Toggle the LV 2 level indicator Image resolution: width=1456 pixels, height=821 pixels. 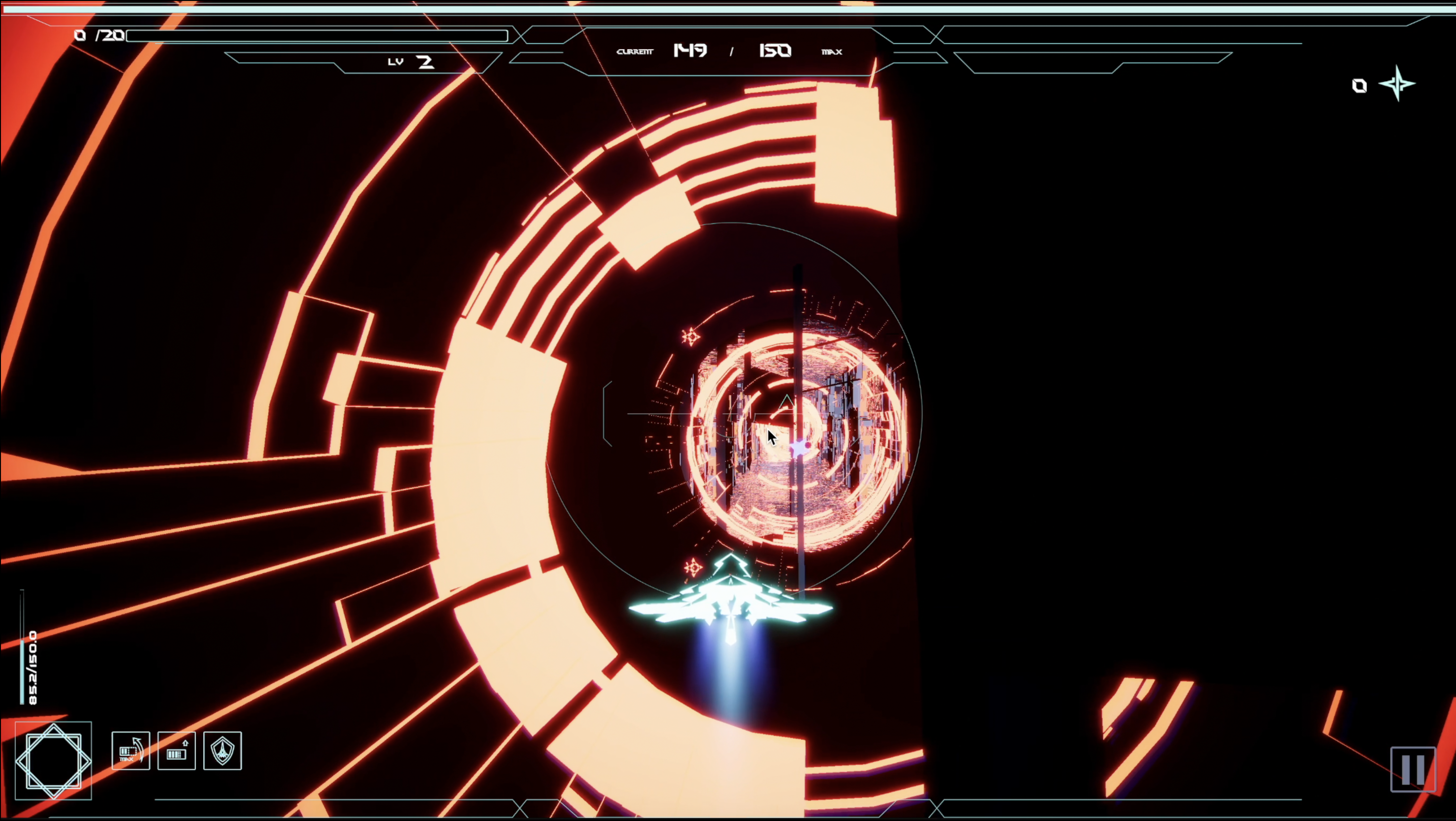tap(411, 61)
